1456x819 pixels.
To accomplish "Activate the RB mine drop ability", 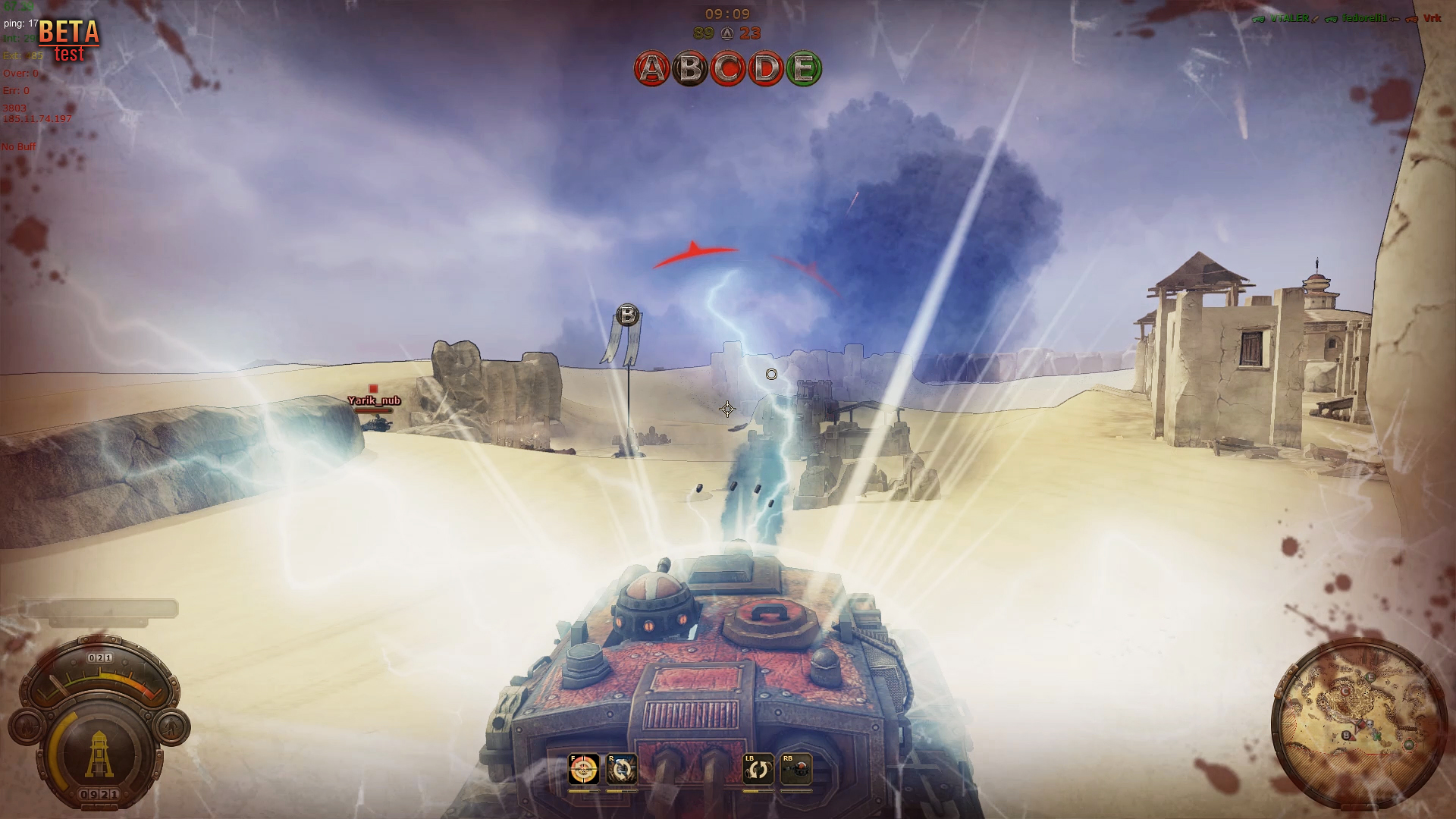I will click(x=795, y=769).
